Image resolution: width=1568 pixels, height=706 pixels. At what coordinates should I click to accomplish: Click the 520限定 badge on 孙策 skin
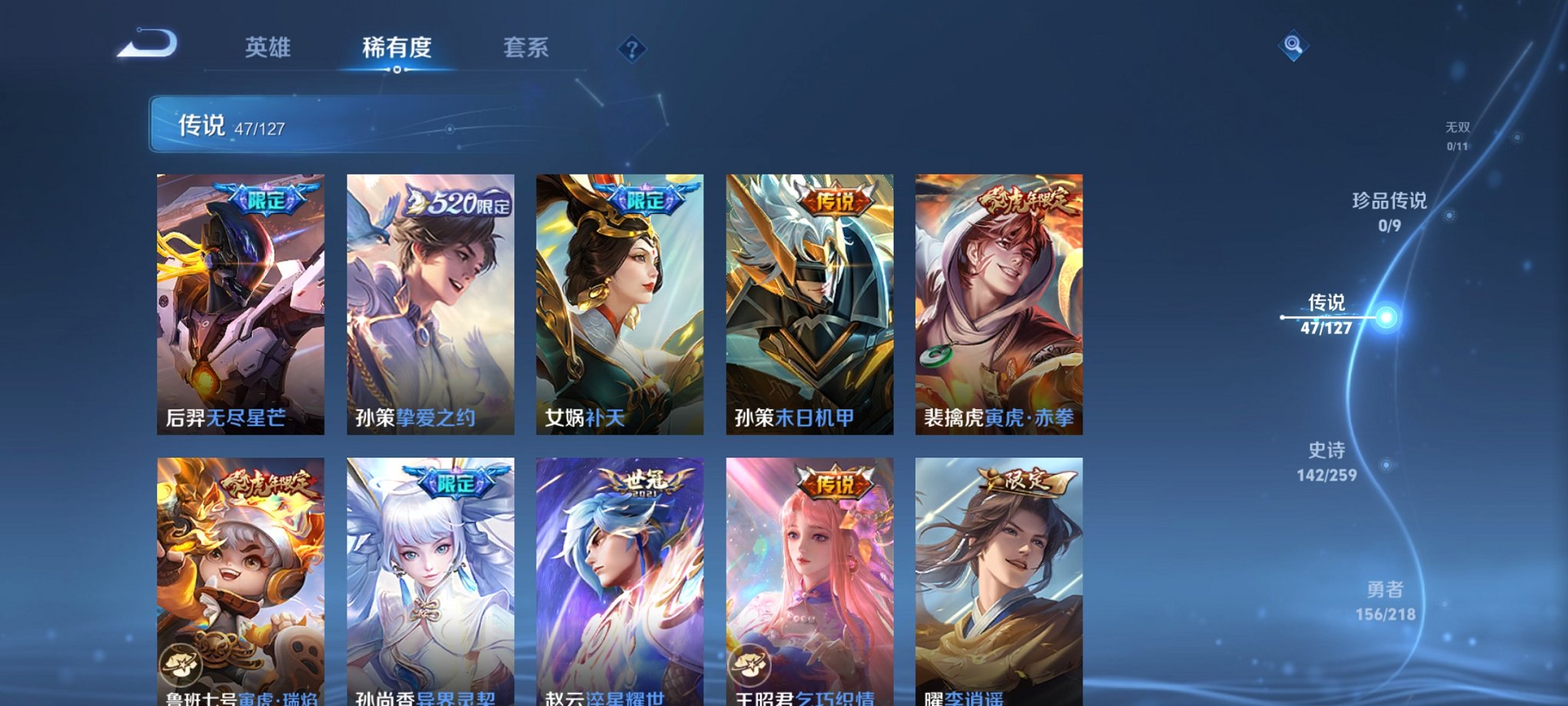tap(457, 198)
